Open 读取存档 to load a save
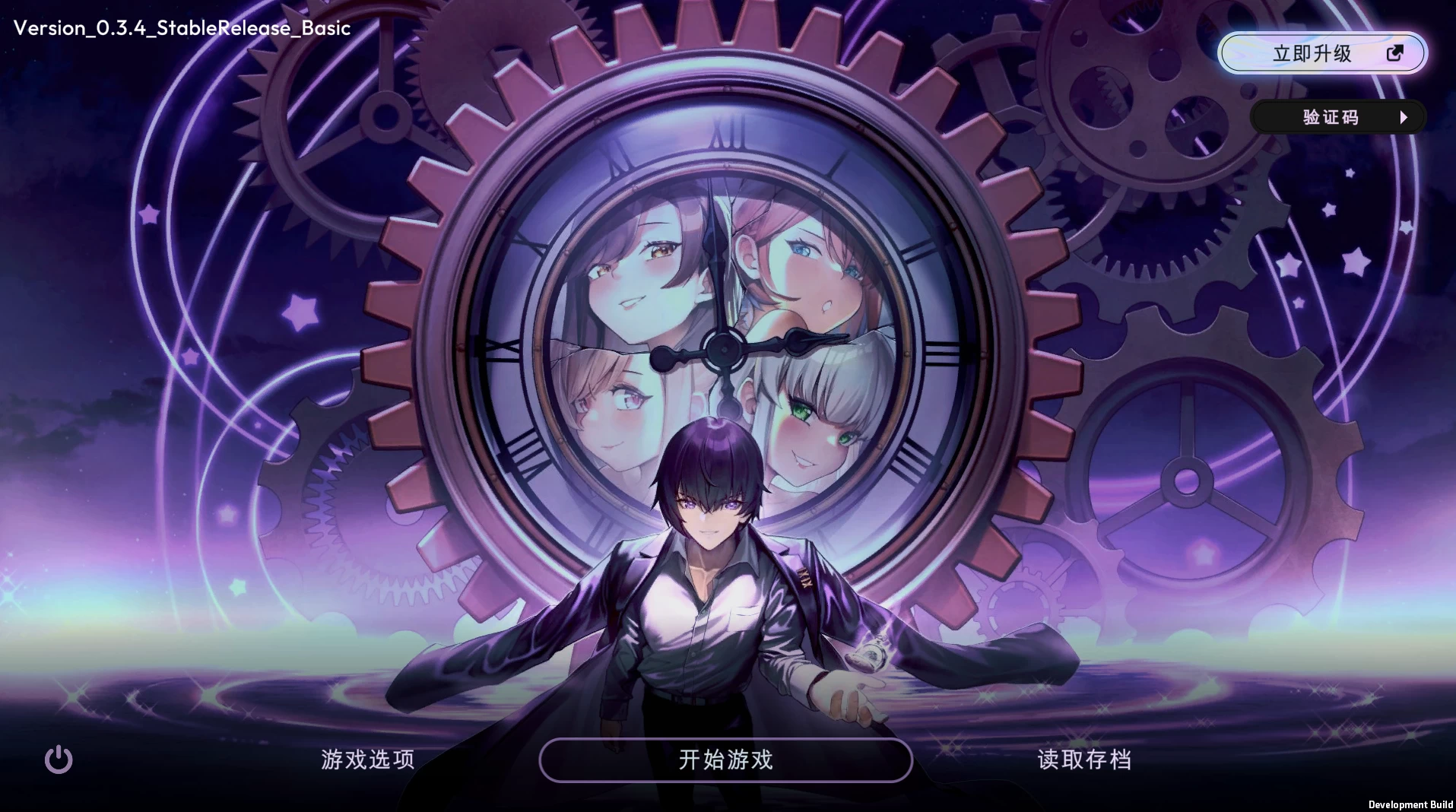 coord(1084,760)
